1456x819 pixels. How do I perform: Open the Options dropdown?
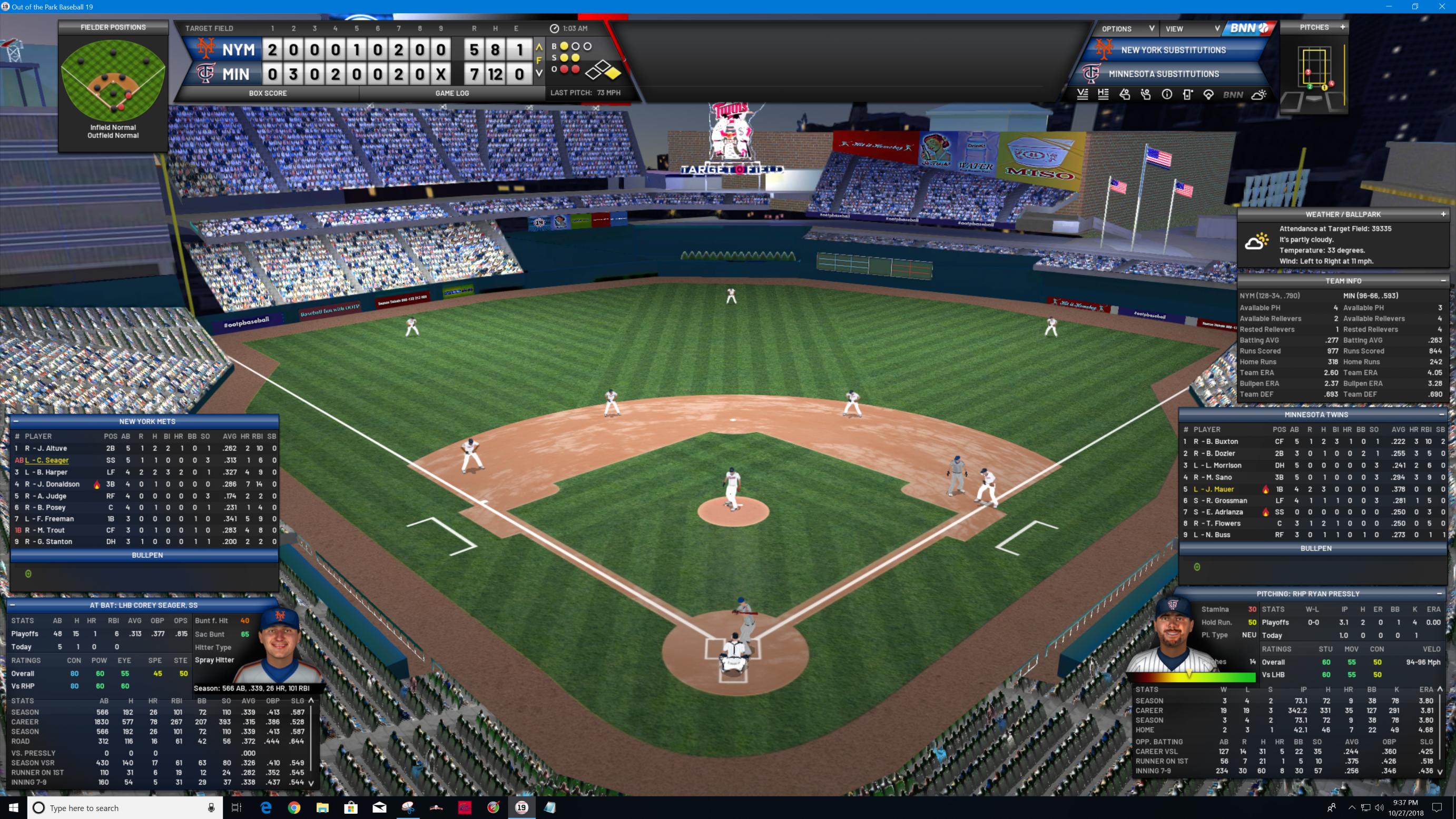pos(1127,29)
